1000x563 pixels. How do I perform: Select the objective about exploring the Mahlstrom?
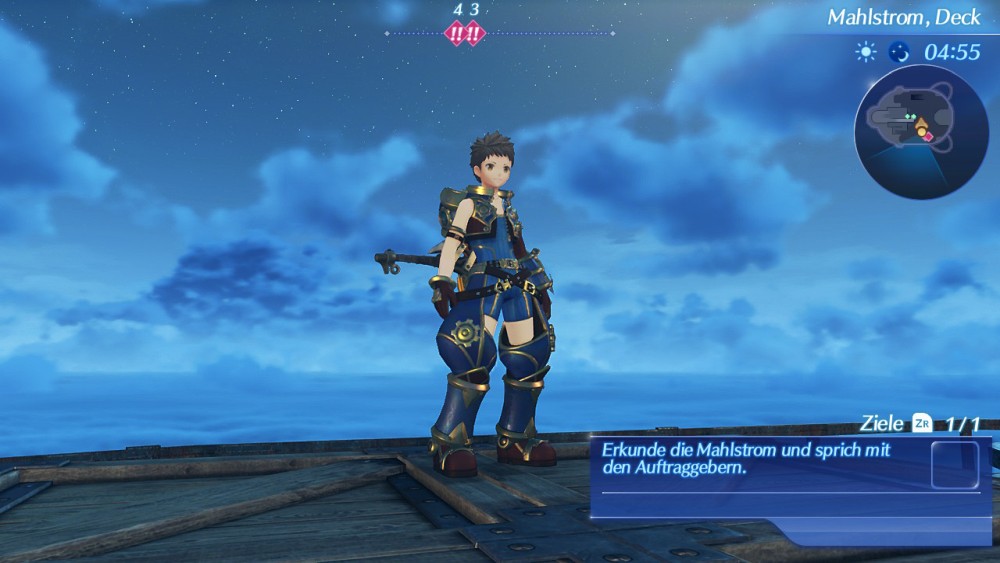click(x=745, y=459)
